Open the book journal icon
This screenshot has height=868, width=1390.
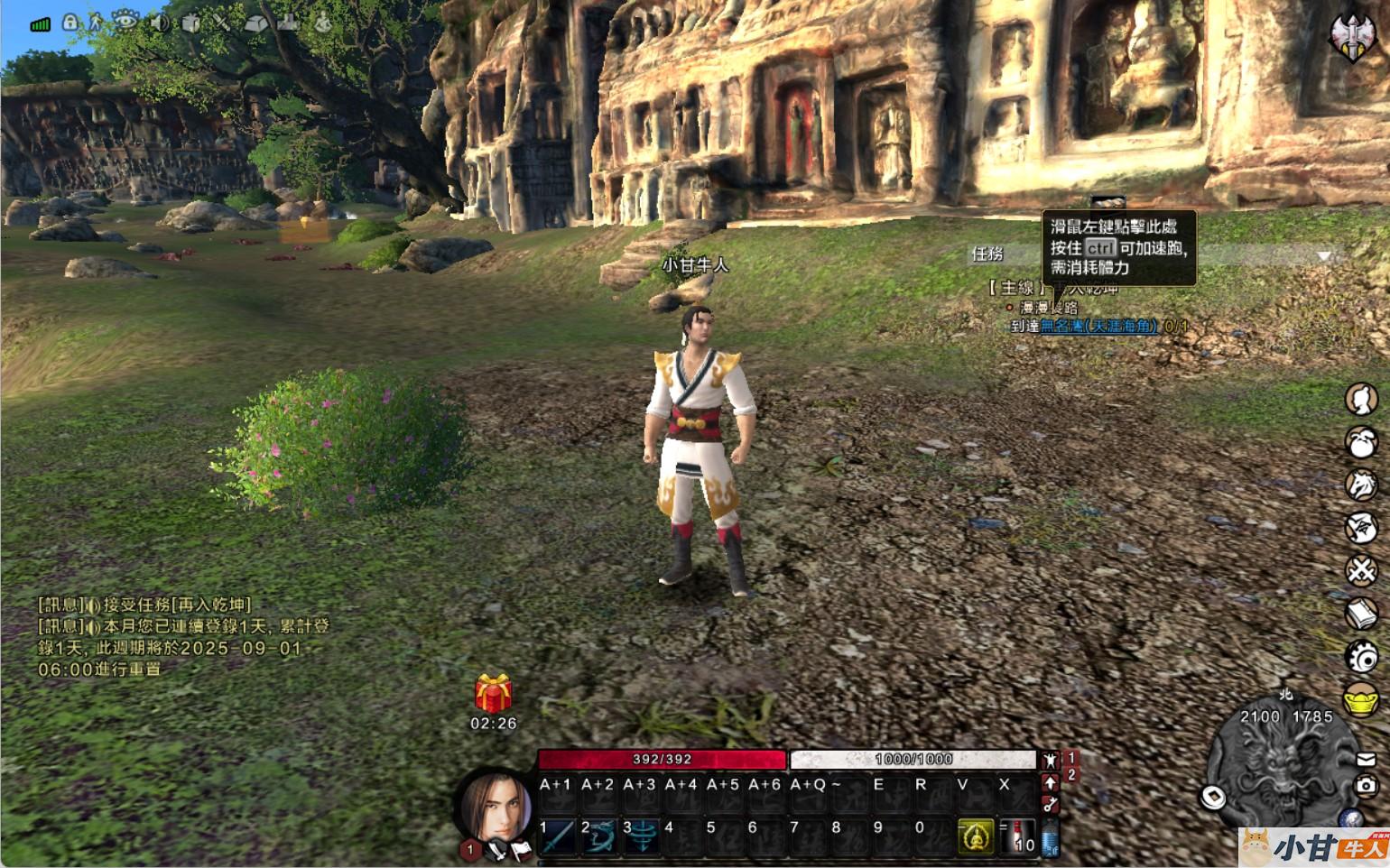click(1361, 614)
